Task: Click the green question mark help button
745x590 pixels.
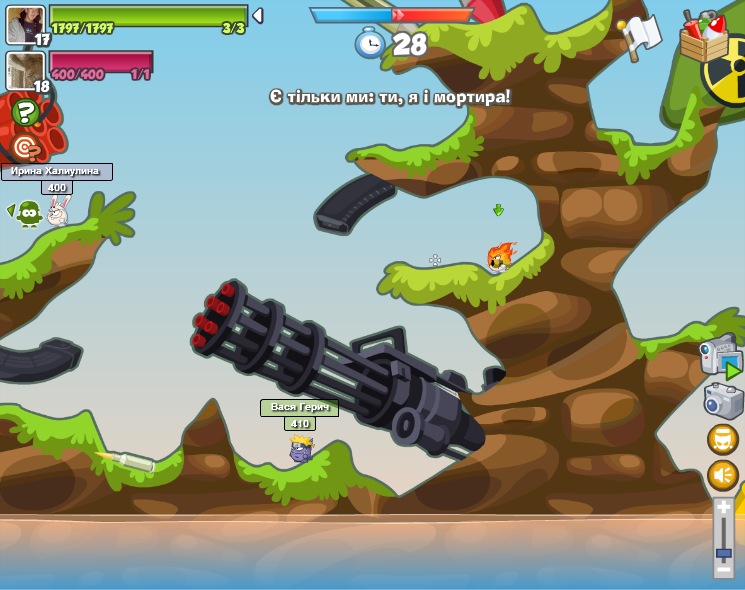Action: click(25, 112)
